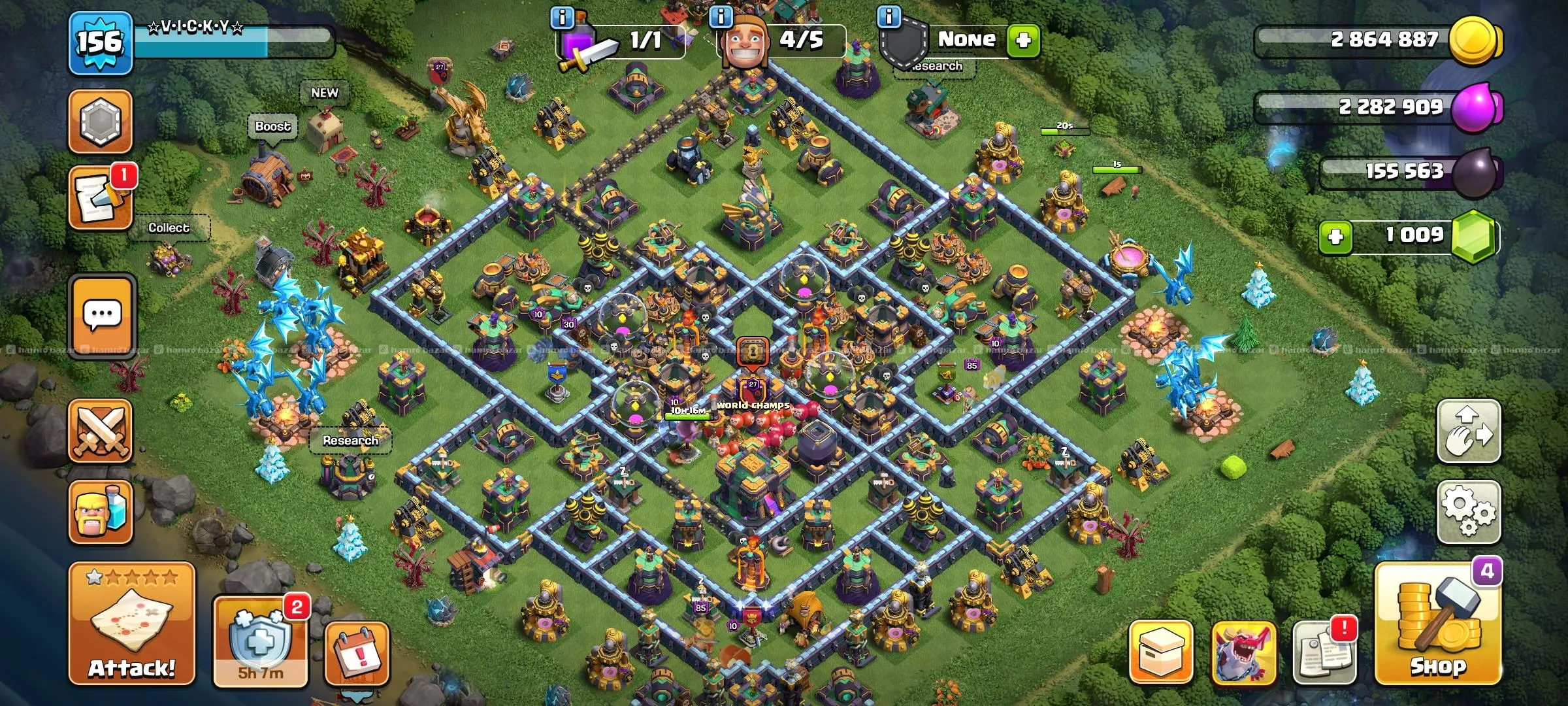Open the layout editor hand button
The width and height of the screenshot is (1568, 706).
click(x=1468, y=431)
